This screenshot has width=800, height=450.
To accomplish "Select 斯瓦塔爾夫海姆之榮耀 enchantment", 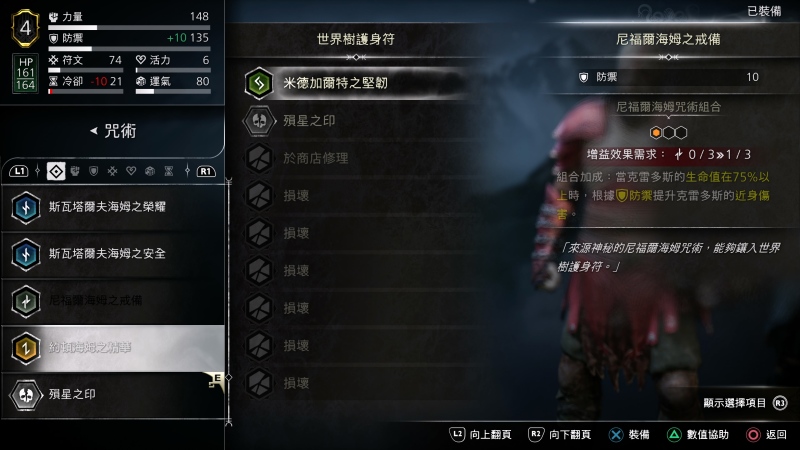I will click(x=112, y=207).
